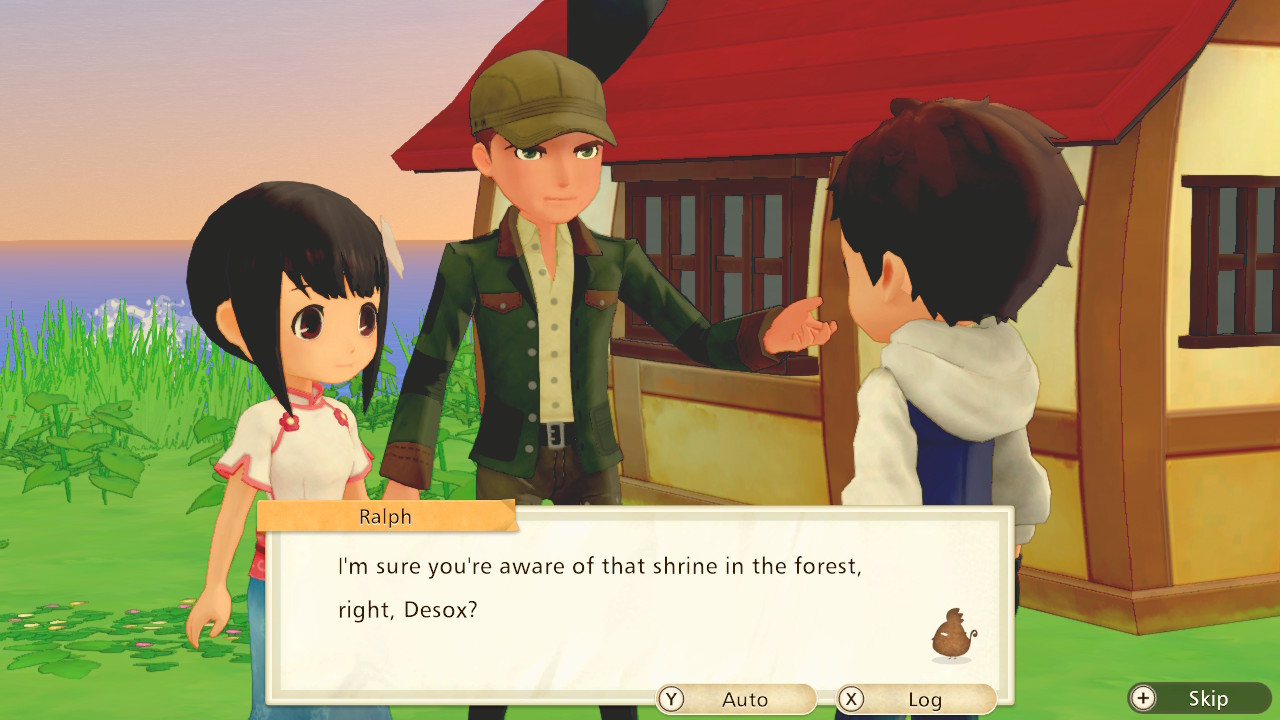The height and width of the screenshot is (720, 1280).
Task: Click the Y button icon next to Auto
Action: pos(669,699)
